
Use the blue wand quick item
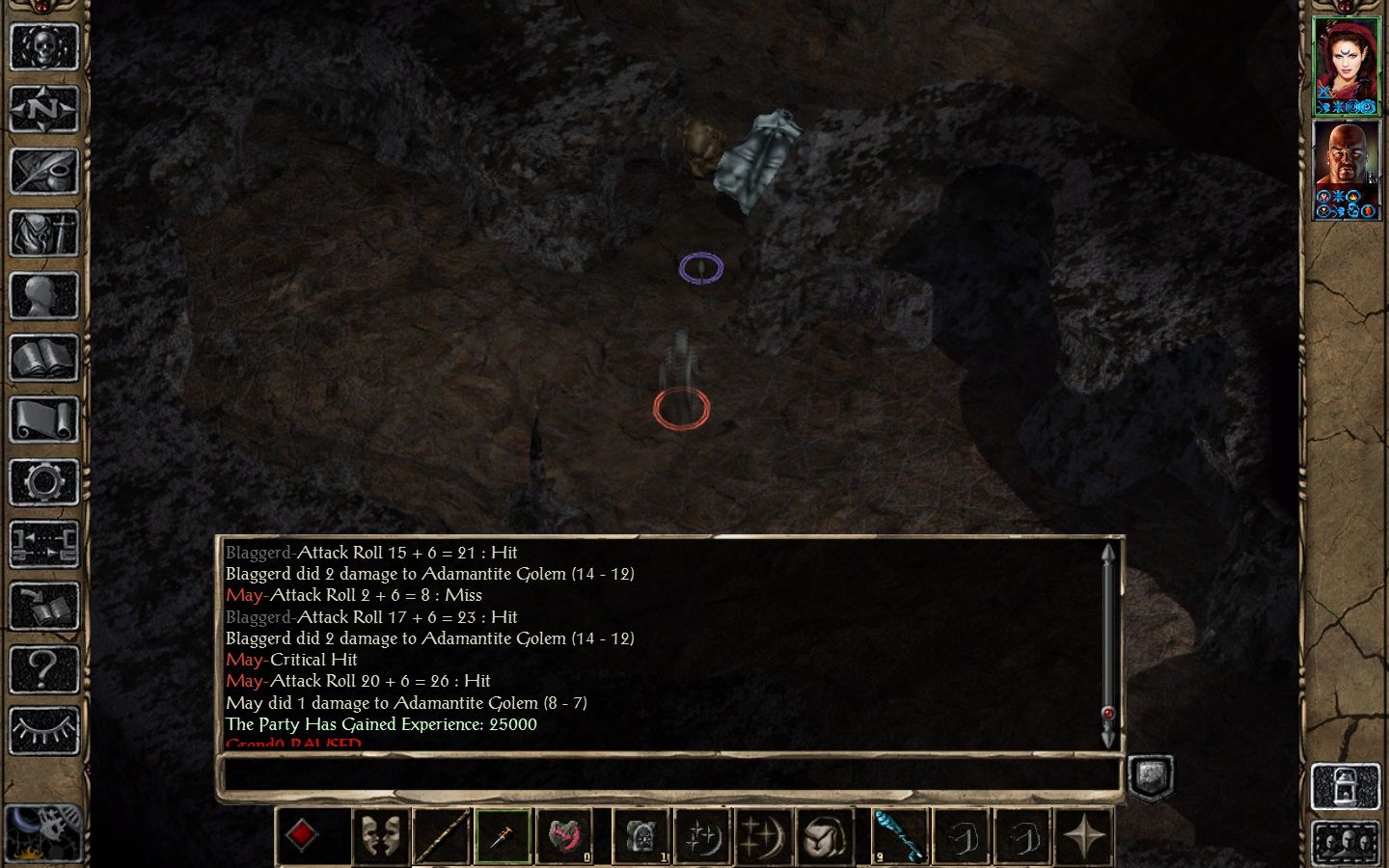899,836
